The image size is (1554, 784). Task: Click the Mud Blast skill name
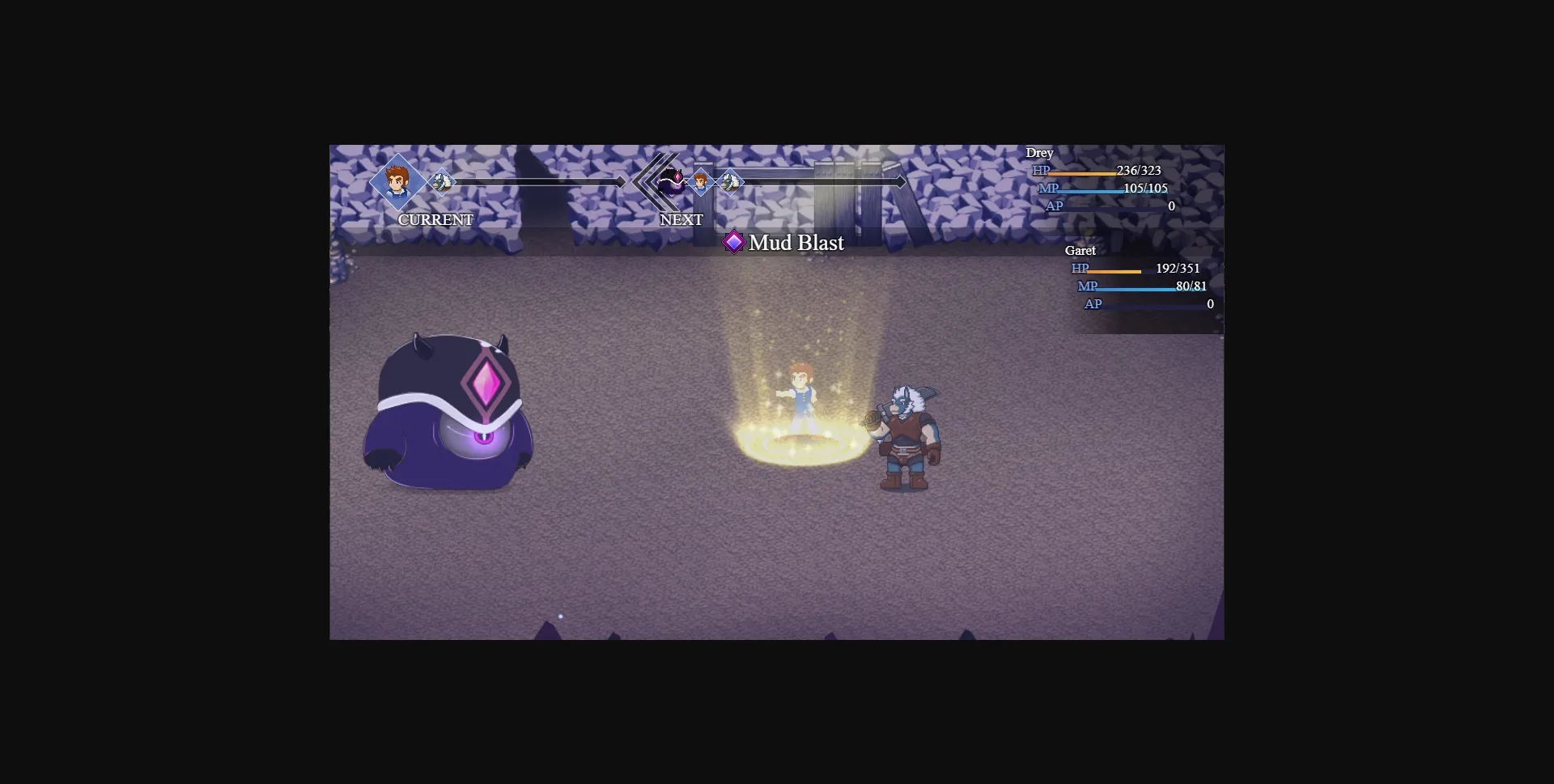pos(797,242)
